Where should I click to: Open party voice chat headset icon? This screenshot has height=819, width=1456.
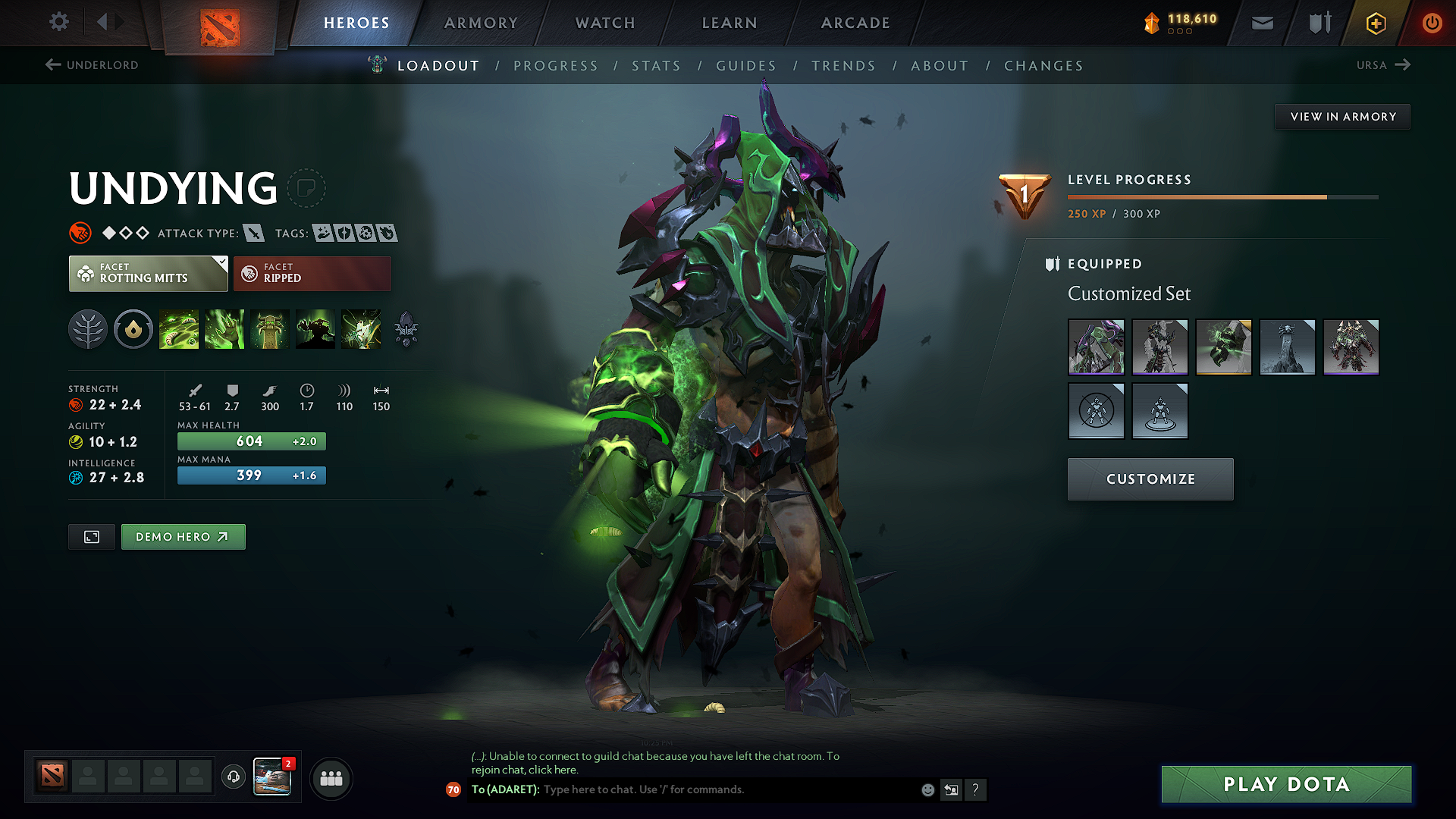(233, 778)
